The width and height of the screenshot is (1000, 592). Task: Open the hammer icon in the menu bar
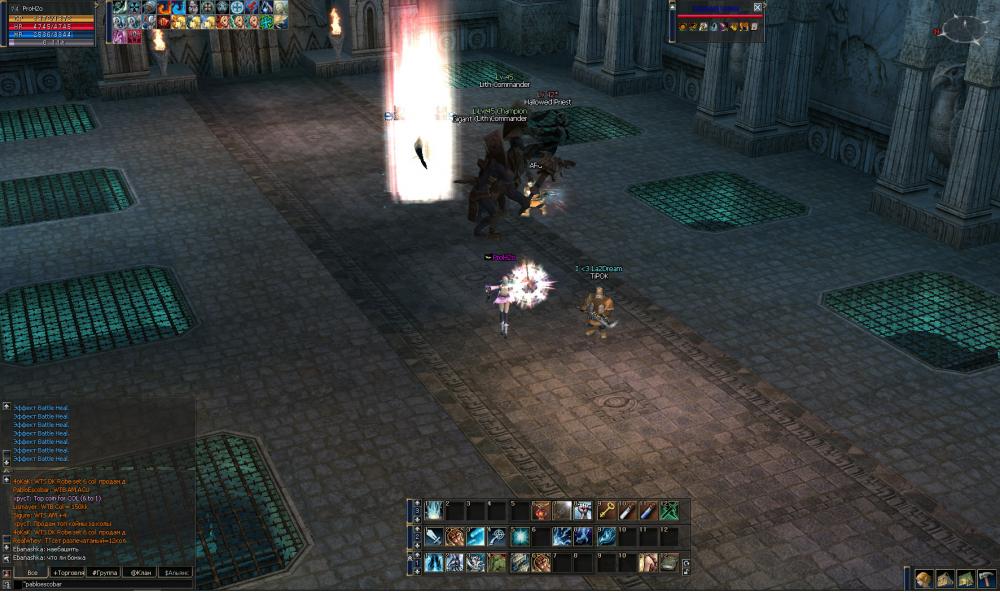click(x=985, y=580)
